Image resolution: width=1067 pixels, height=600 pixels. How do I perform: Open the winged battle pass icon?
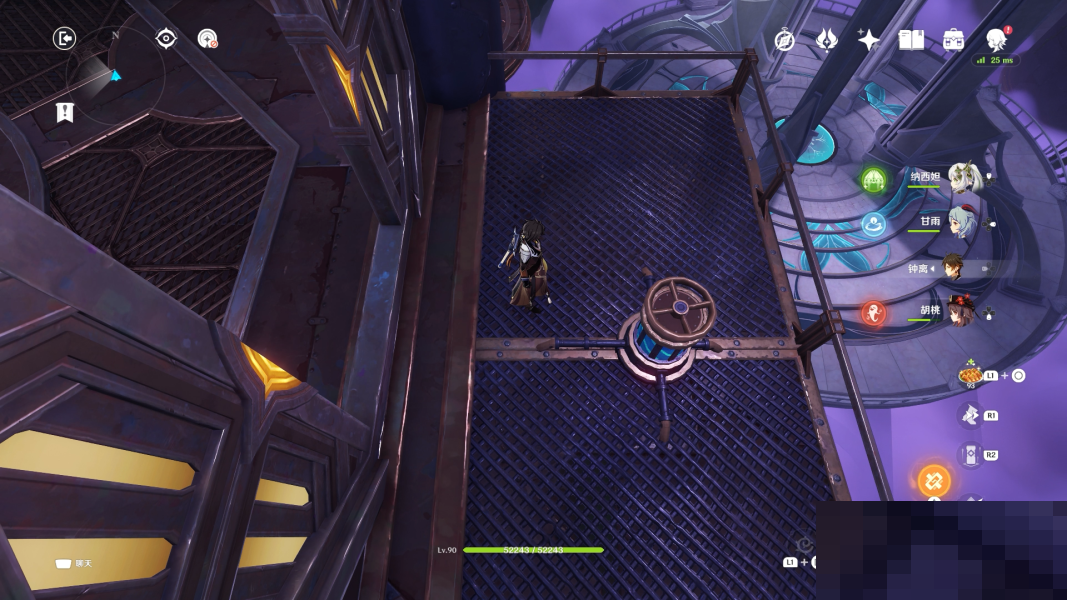click(826, 39)
